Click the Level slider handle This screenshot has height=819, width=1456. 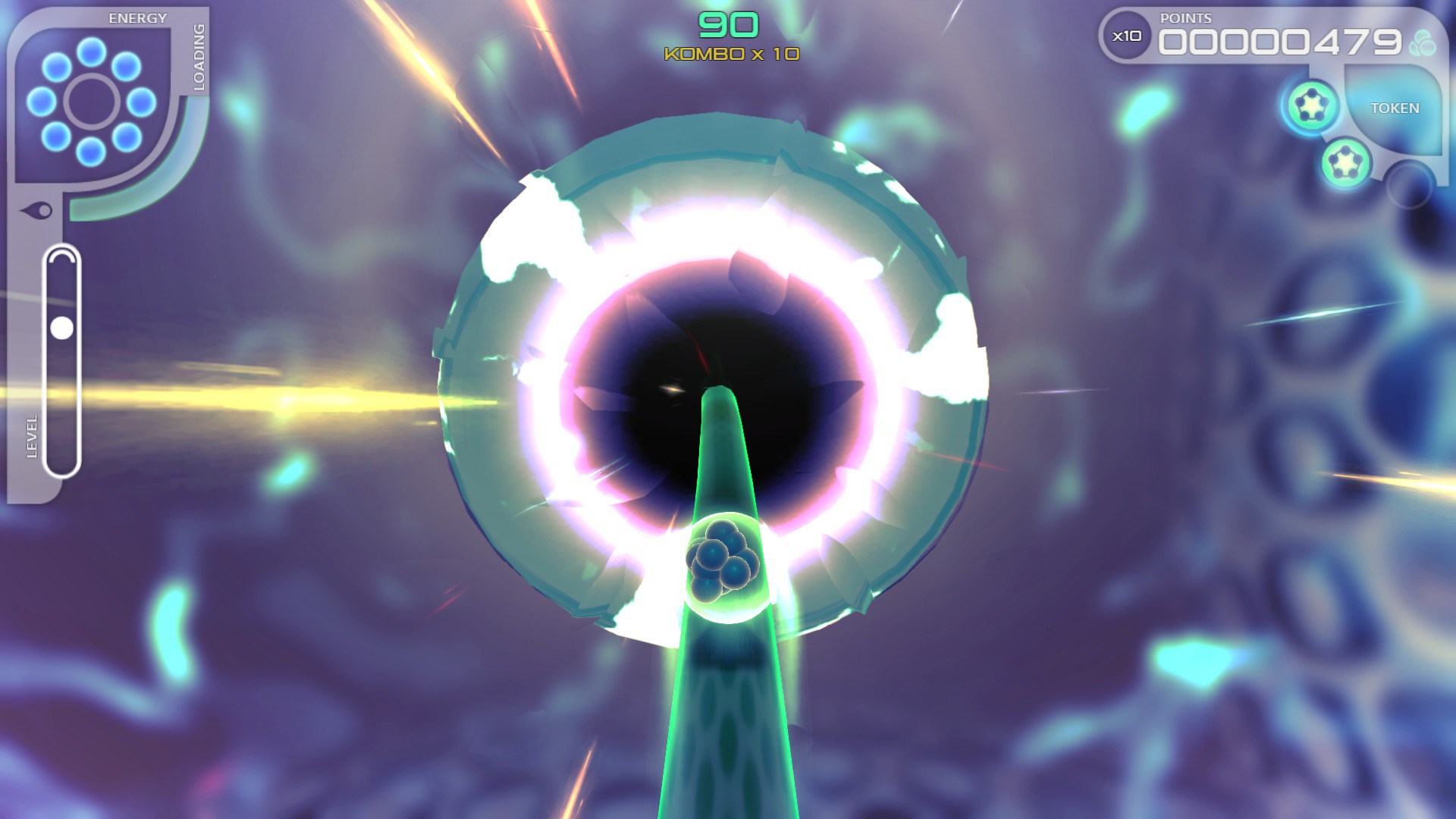61,328
